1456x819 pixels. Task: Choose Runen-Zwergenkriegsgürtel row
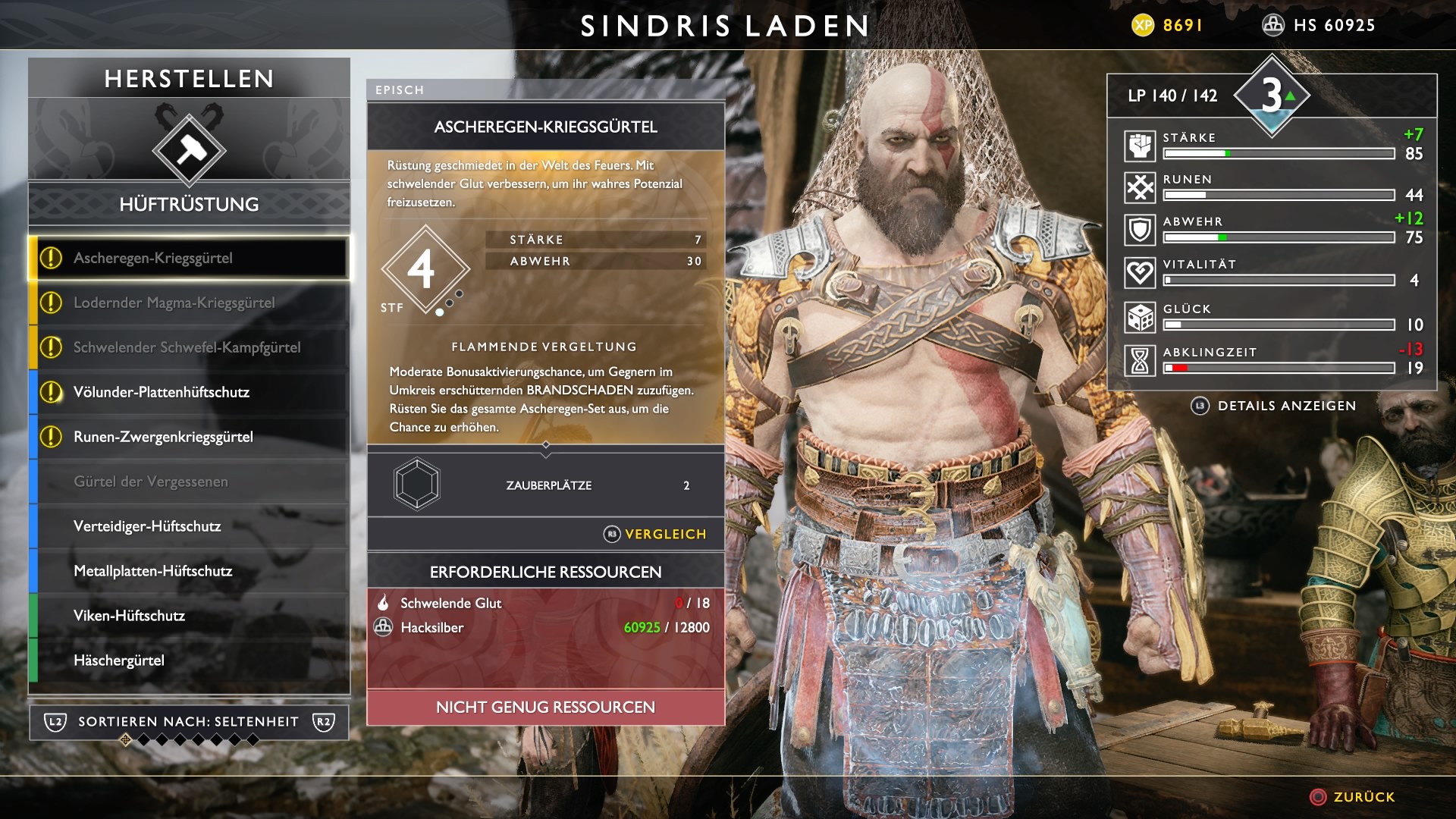(190, 438)
